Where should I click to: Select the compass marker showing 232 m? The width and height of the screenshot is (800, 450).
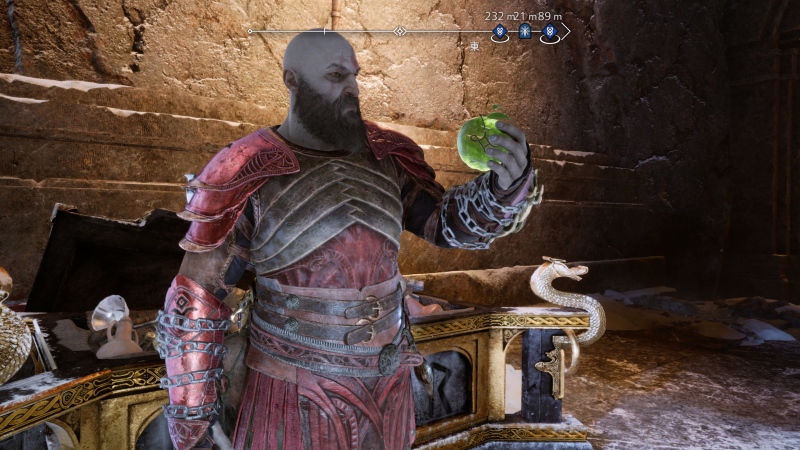pyautogui.click(x=500, y=32)
